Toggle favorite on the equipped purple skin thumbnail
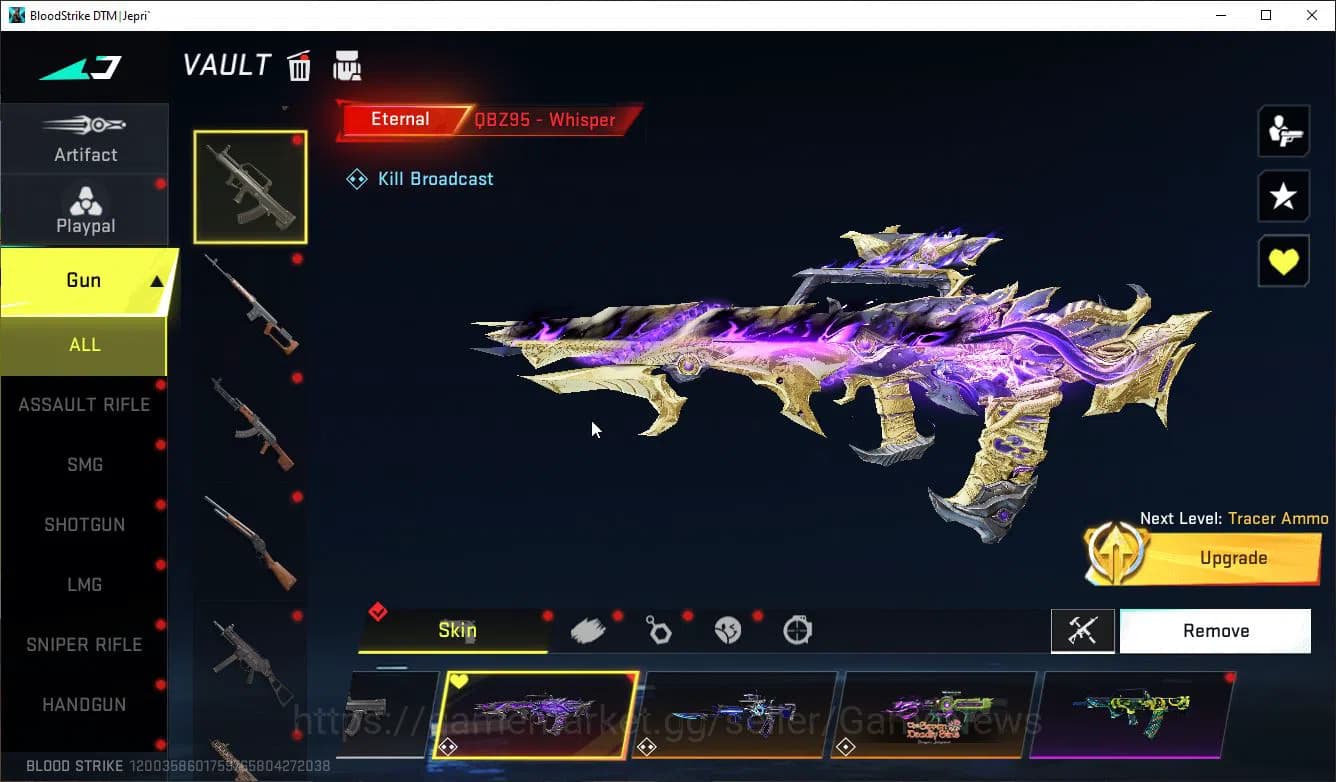This screenshot has height=782, width=1336. [x=459, y=680]
